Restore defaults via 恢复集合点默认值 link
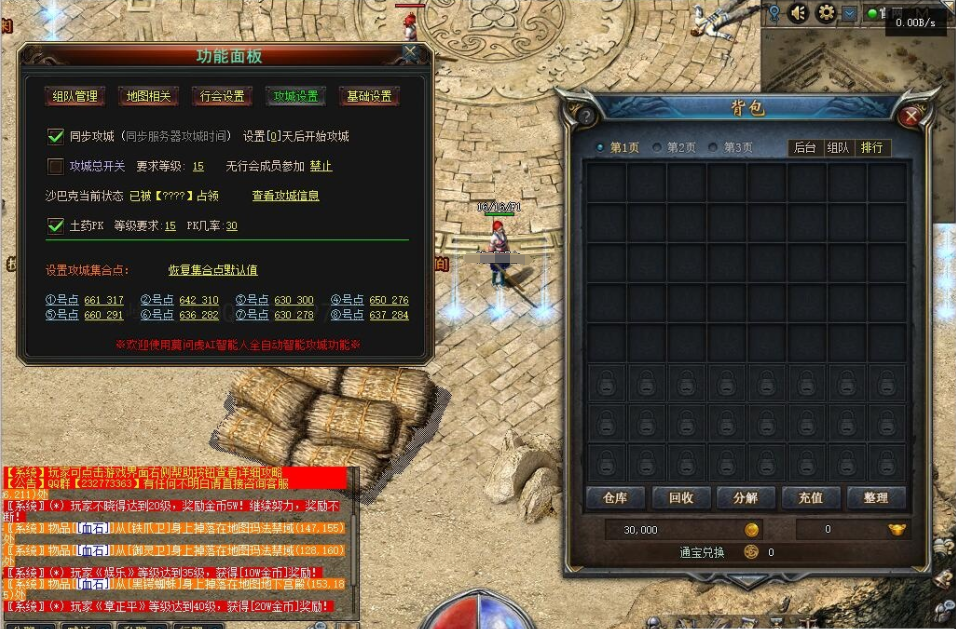This screenshot has width=956, height=629. [212, 270]
